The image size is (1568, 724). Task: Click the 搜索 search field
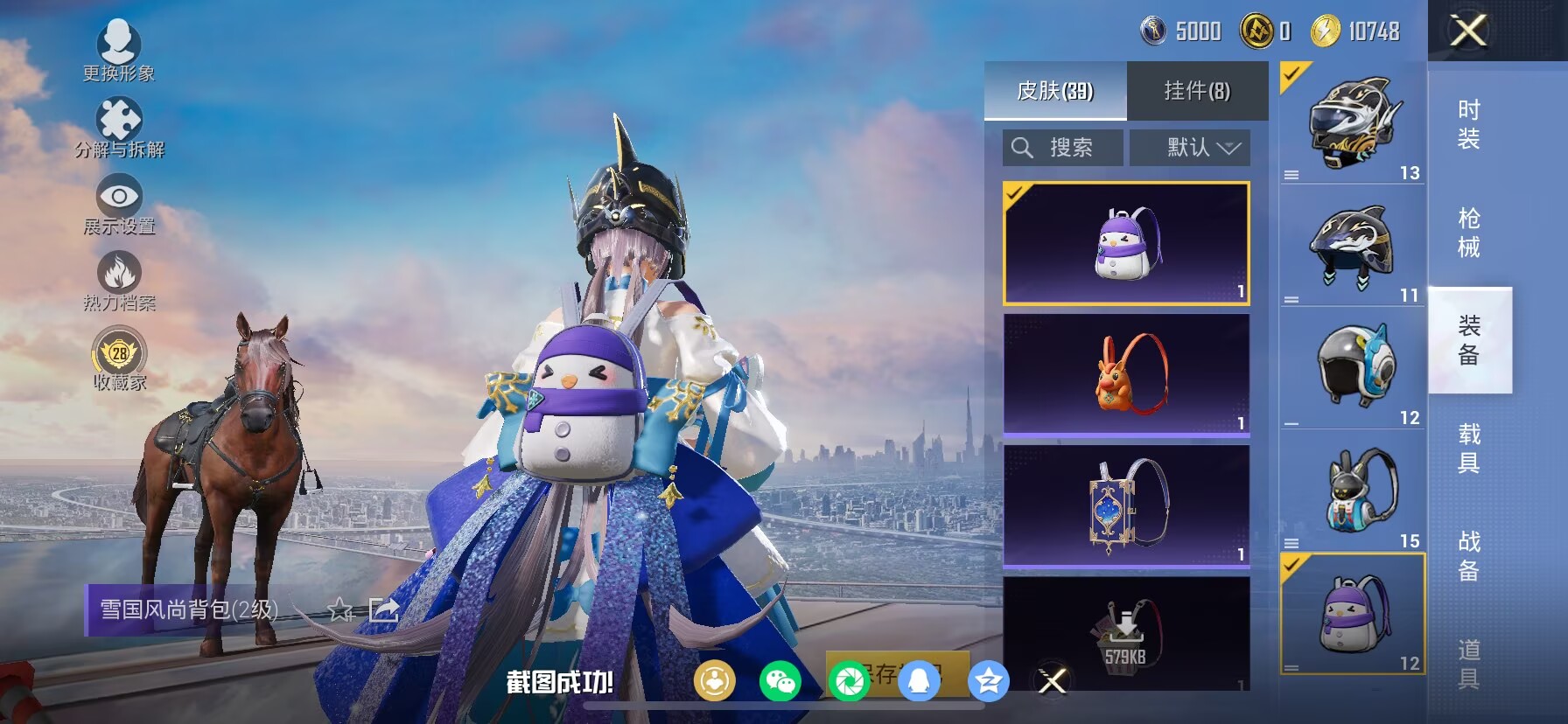1063,148
